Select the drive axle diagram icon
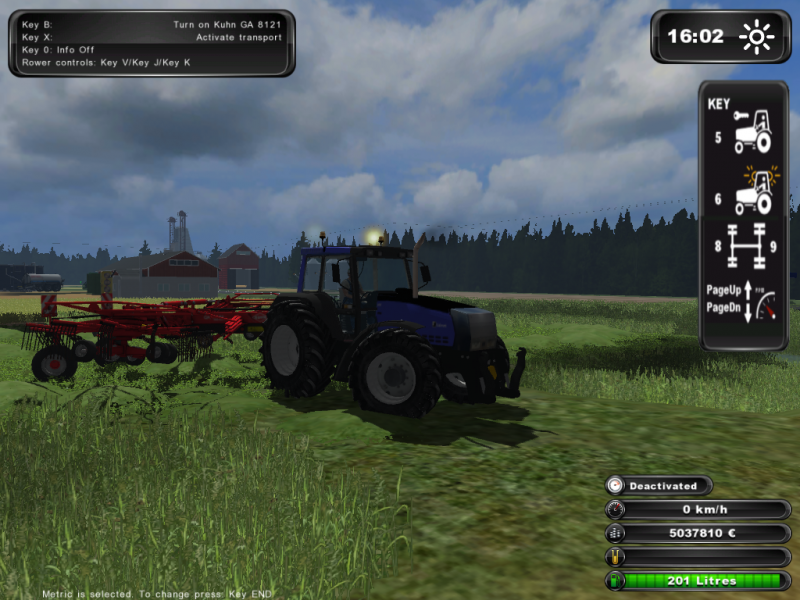This screenshot has height=600, width=800. (x=745, y=246)
